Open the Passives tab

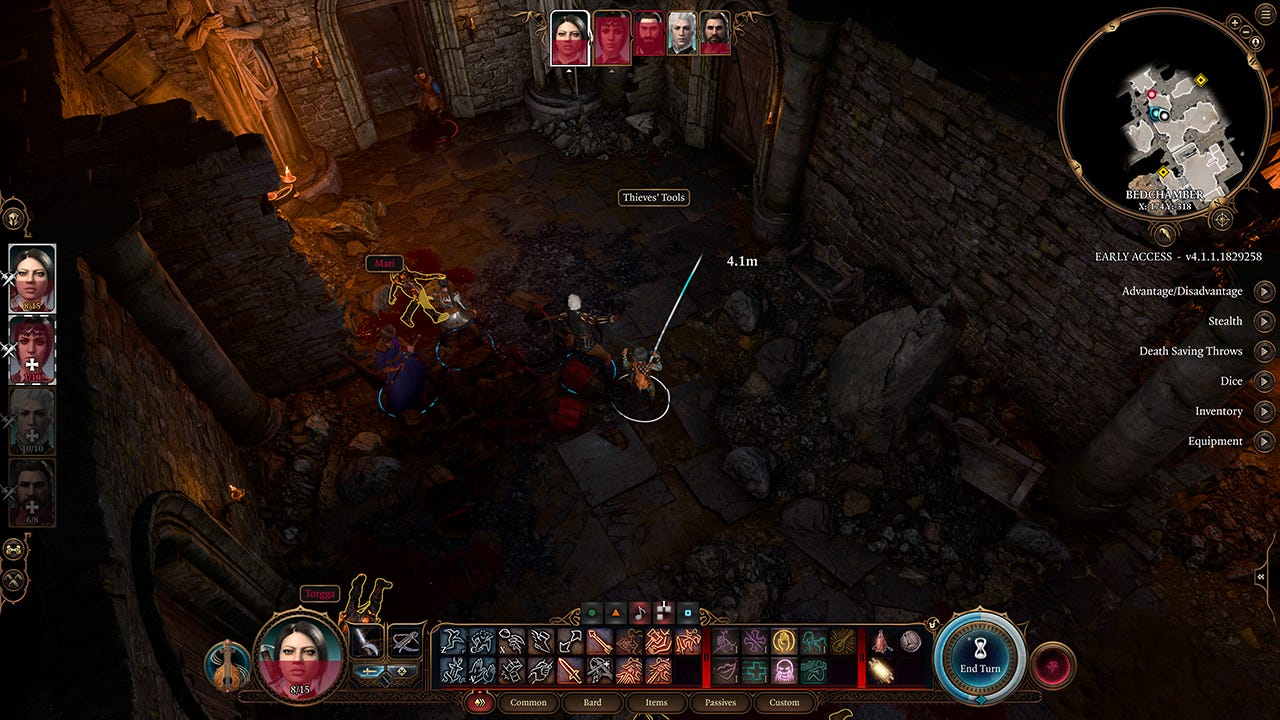tap(719, 703)
